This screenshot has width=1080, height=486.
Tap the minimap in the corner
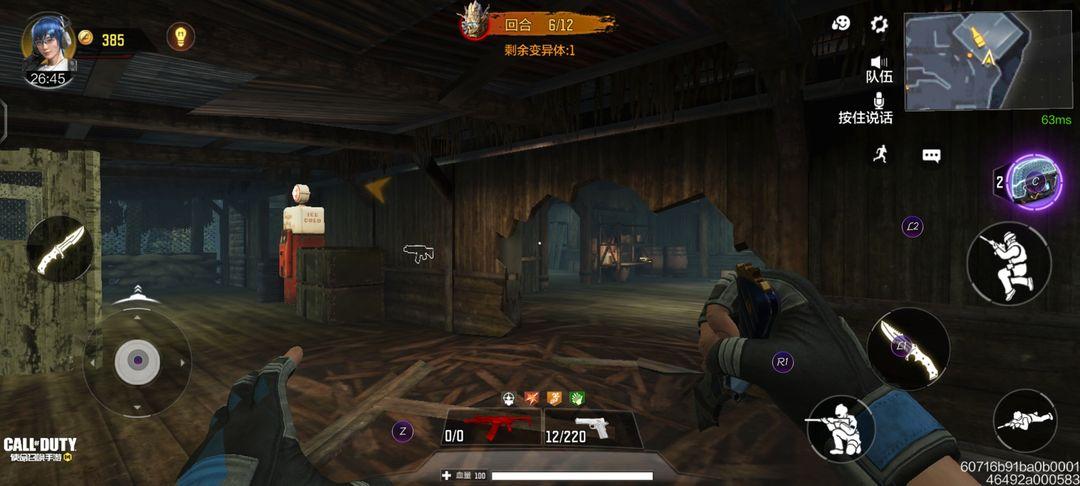(960, 61)
